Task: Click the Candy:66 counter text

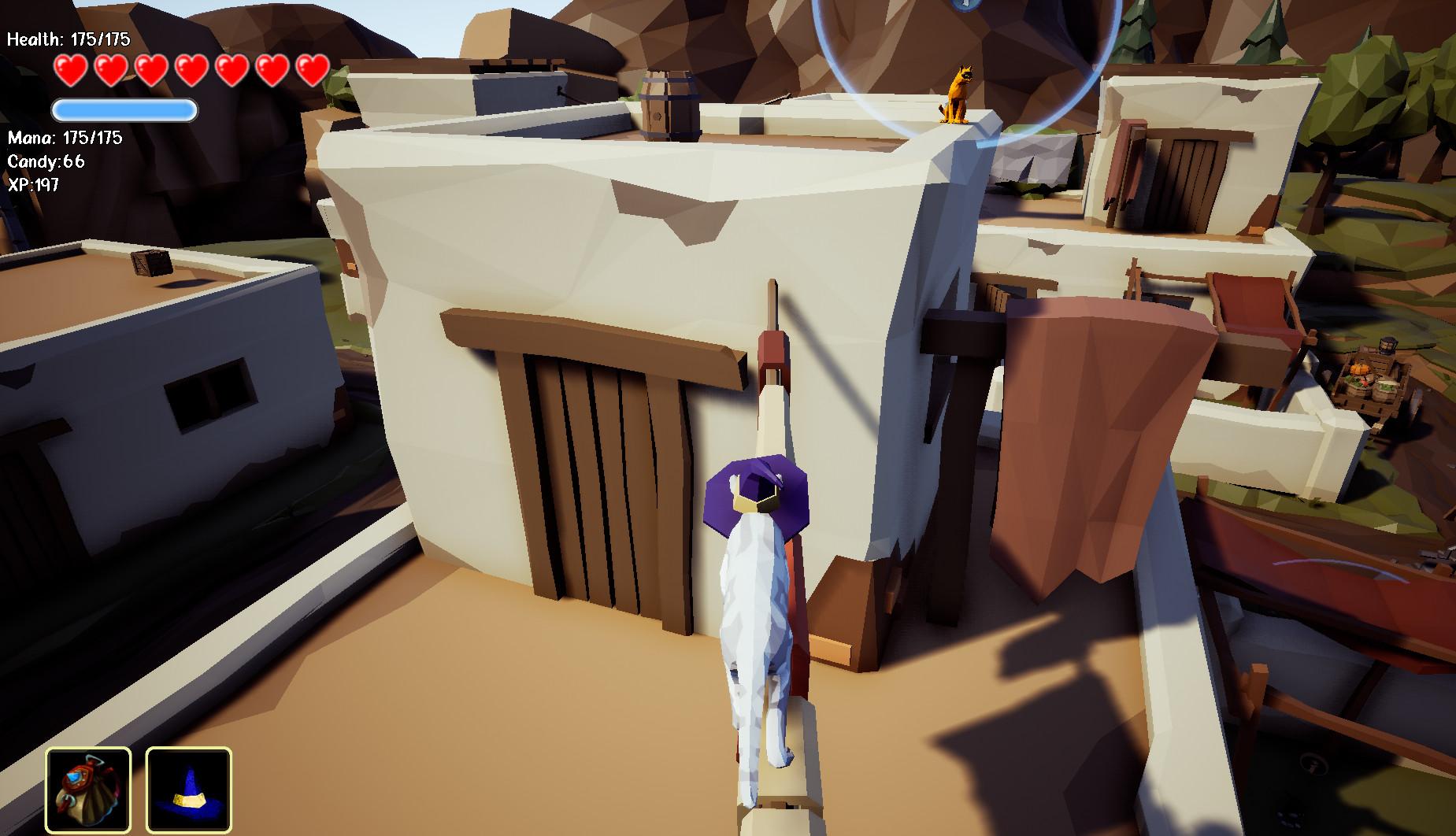Action: 47,161
